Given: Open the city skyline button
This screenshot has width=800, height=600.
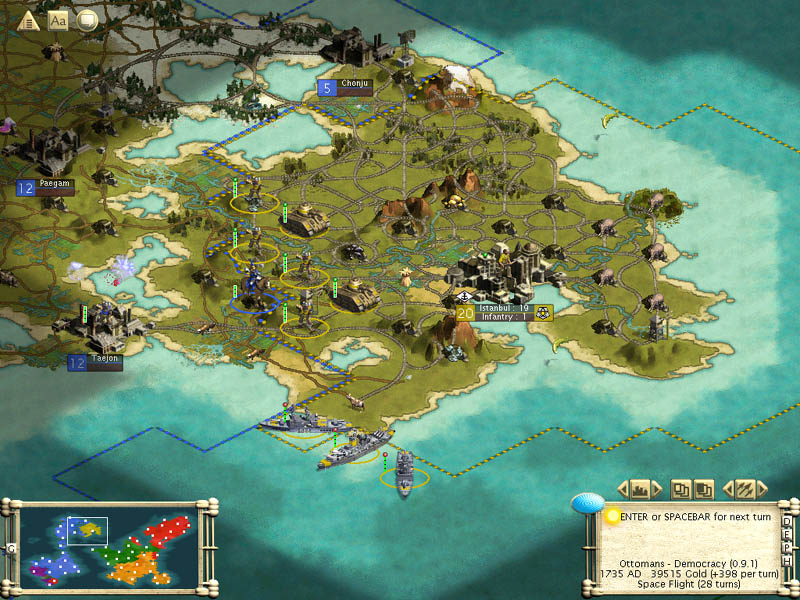Looking at the screenshot, I should tap(641, 489).
